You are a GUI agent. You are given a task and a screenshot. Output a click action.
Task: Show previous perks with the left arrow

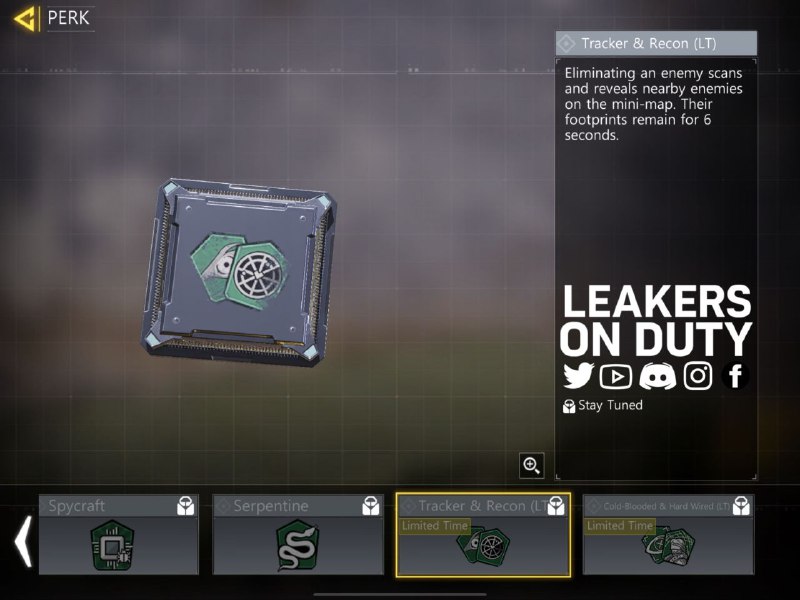tap(22, 541)
